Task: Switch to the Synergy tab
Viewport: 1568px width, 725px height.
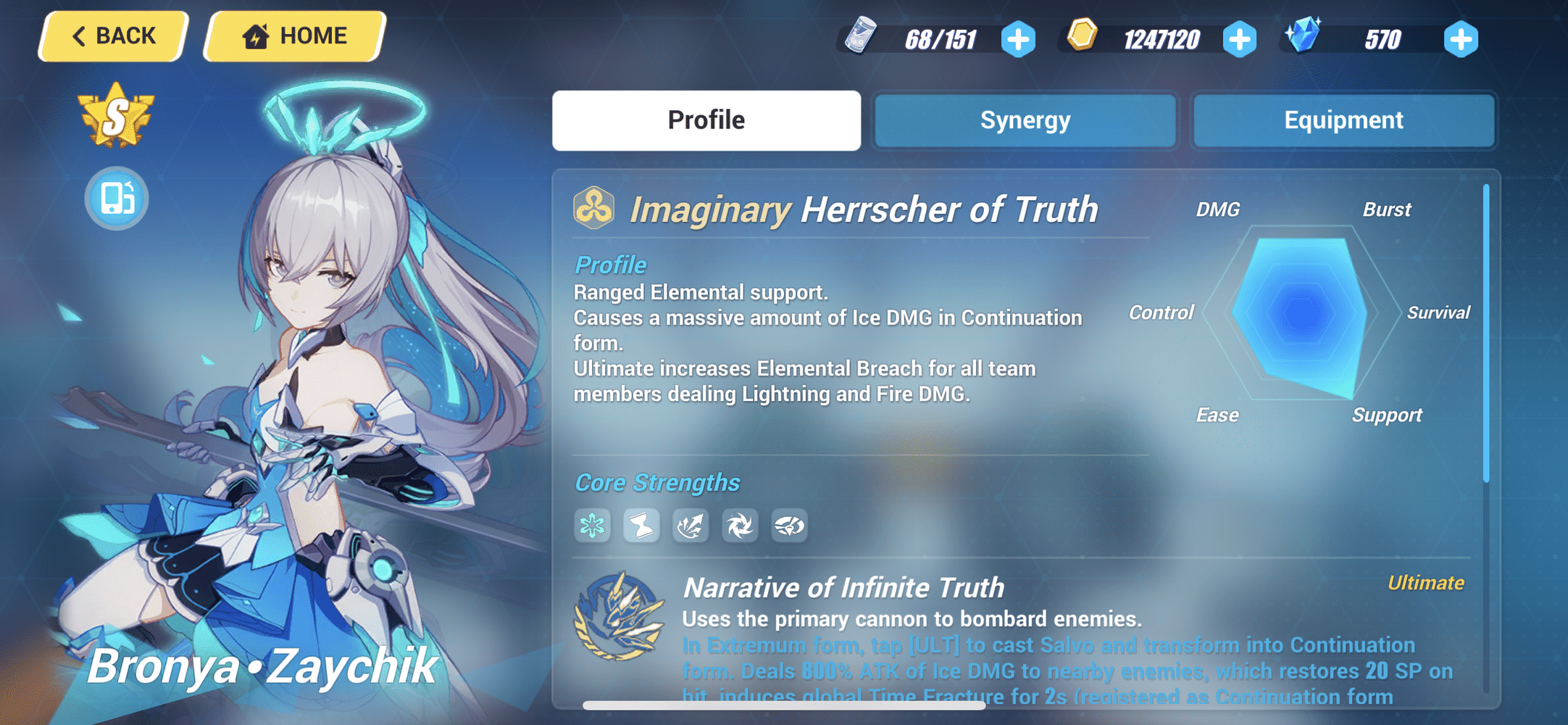Action: pyautogui.click(x=1025, y=120)
